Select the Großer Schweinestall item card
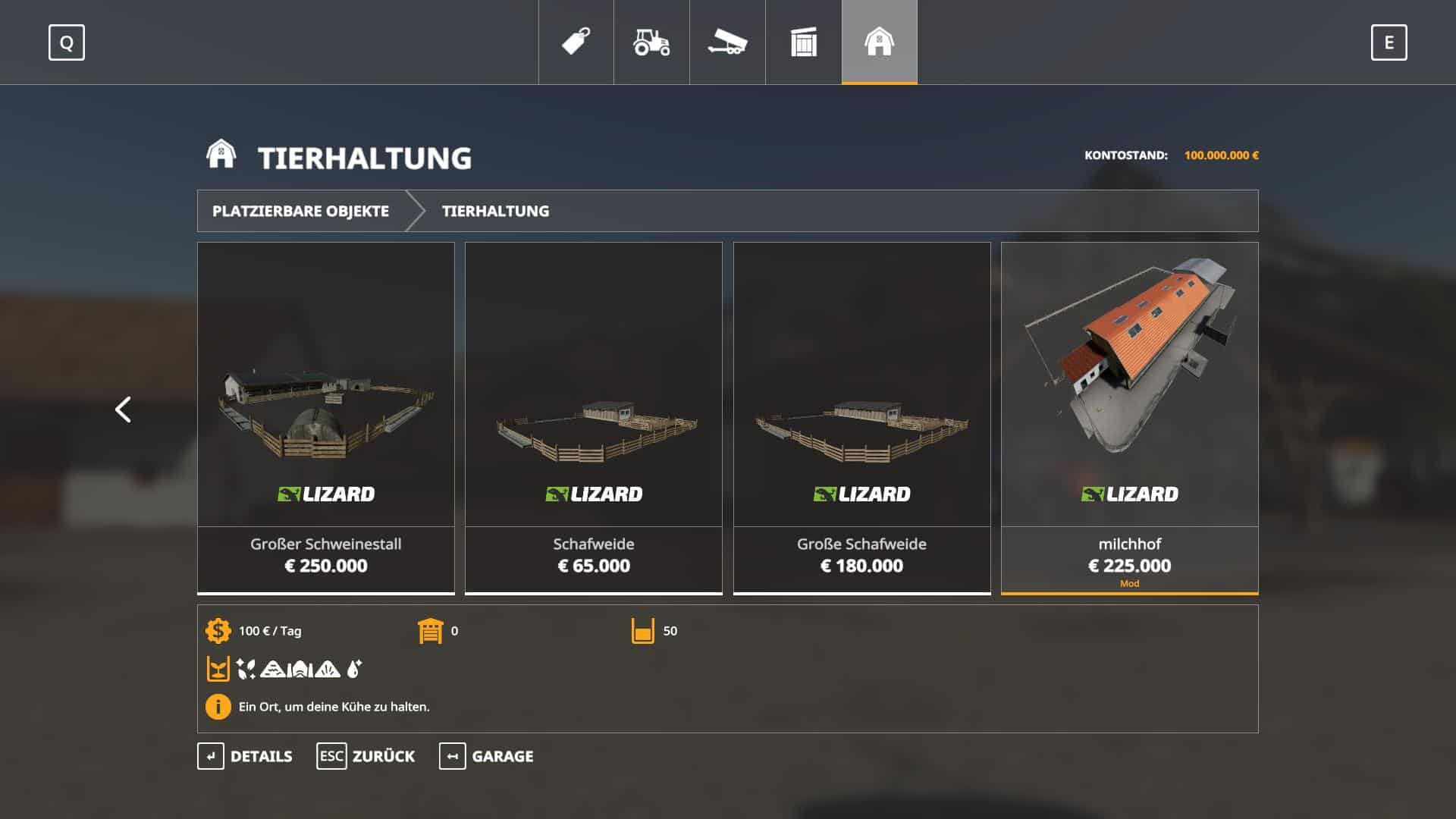1456x819 pixels. [x=326, y=417]
